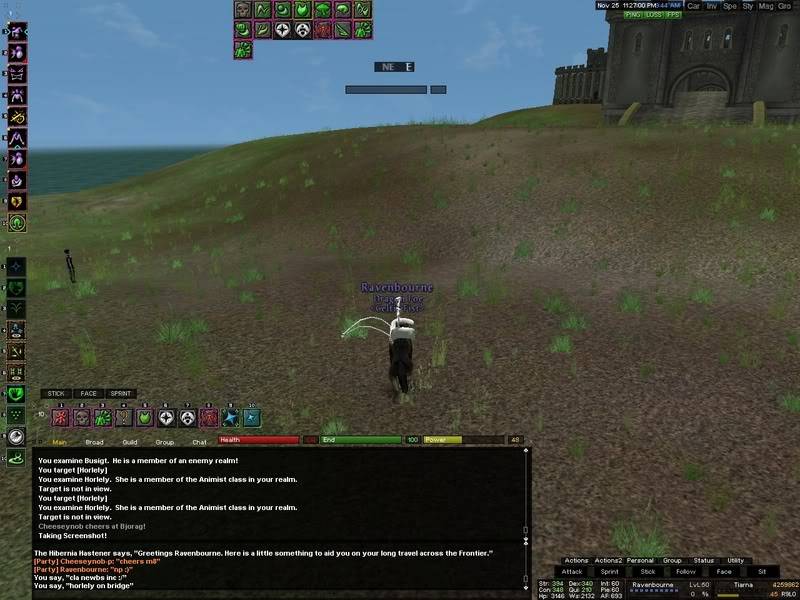Toggle Sprint in the actions panel
The image size is (800, 600).
pyautogui.click(x=609, y=572)
